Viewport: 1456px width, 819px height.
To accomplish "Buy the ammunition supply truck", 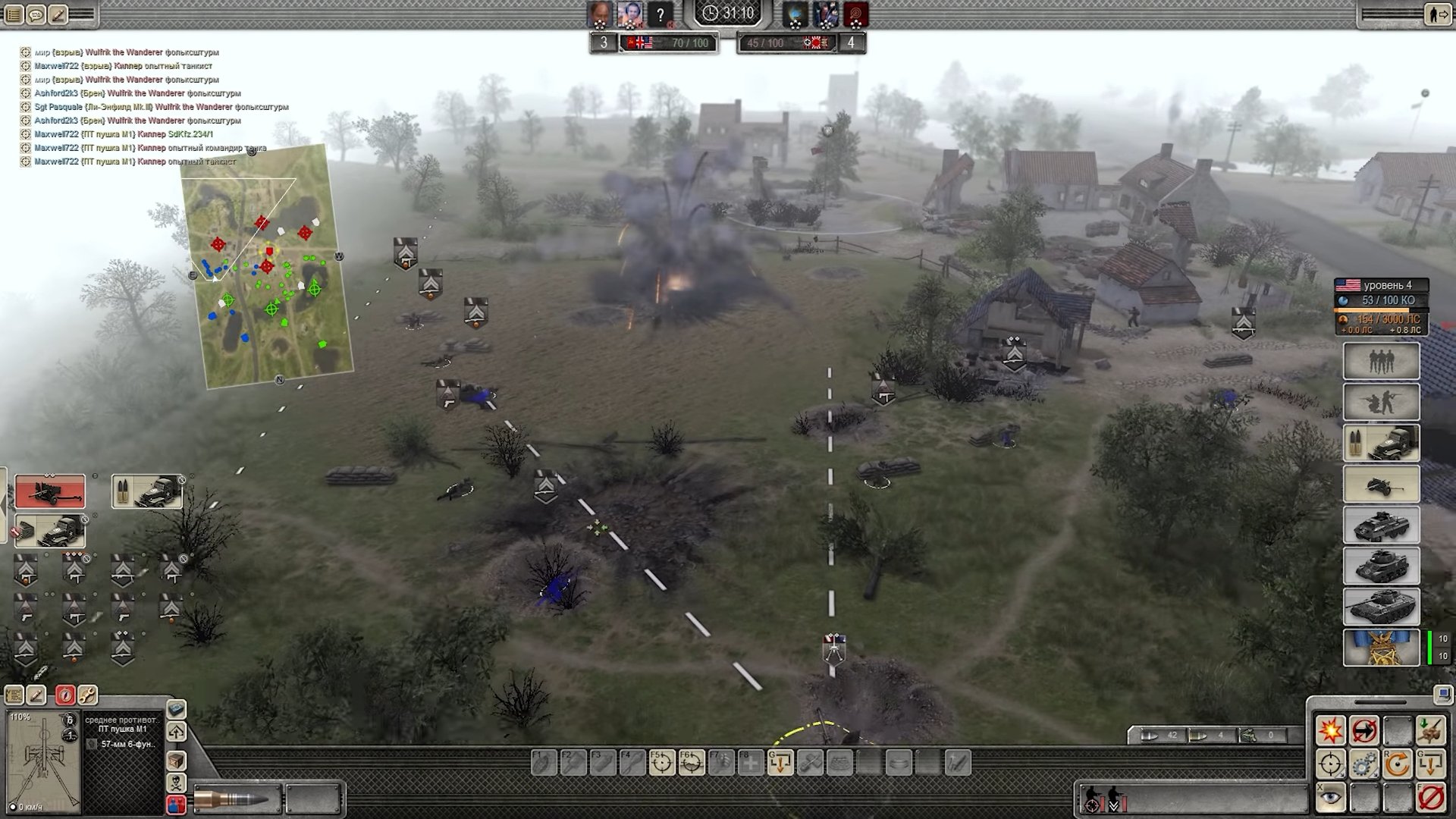I will pos(1381,443).
